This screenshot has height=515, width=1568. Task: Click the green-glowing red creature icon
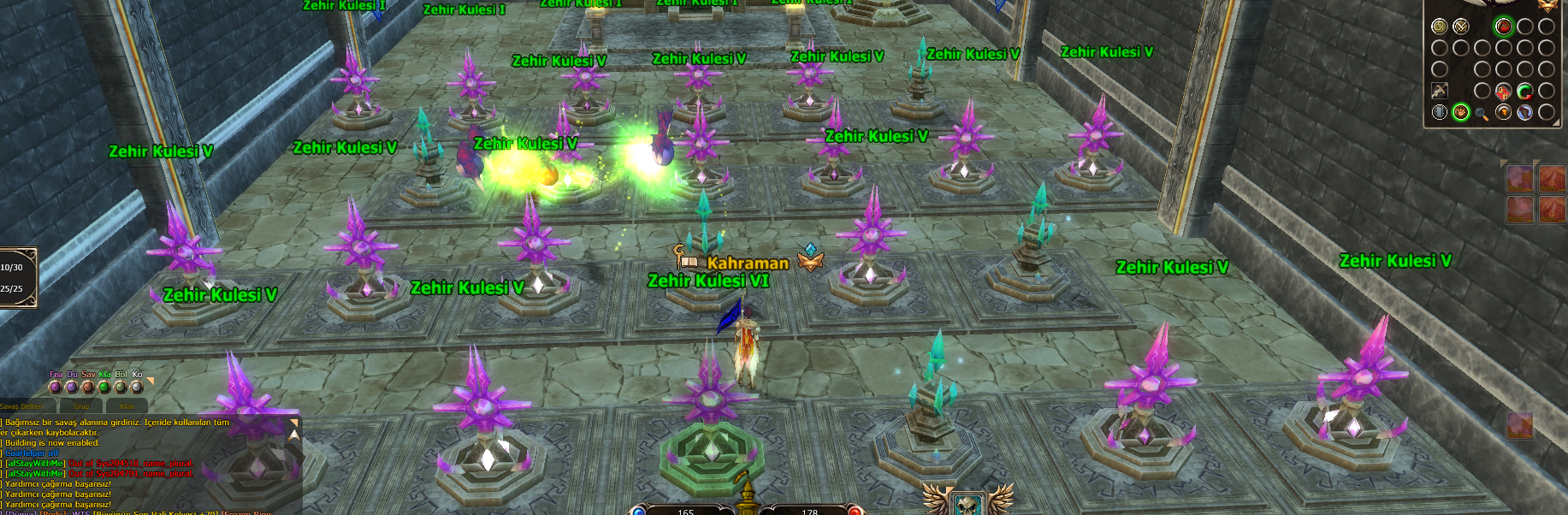[1504, 27]
